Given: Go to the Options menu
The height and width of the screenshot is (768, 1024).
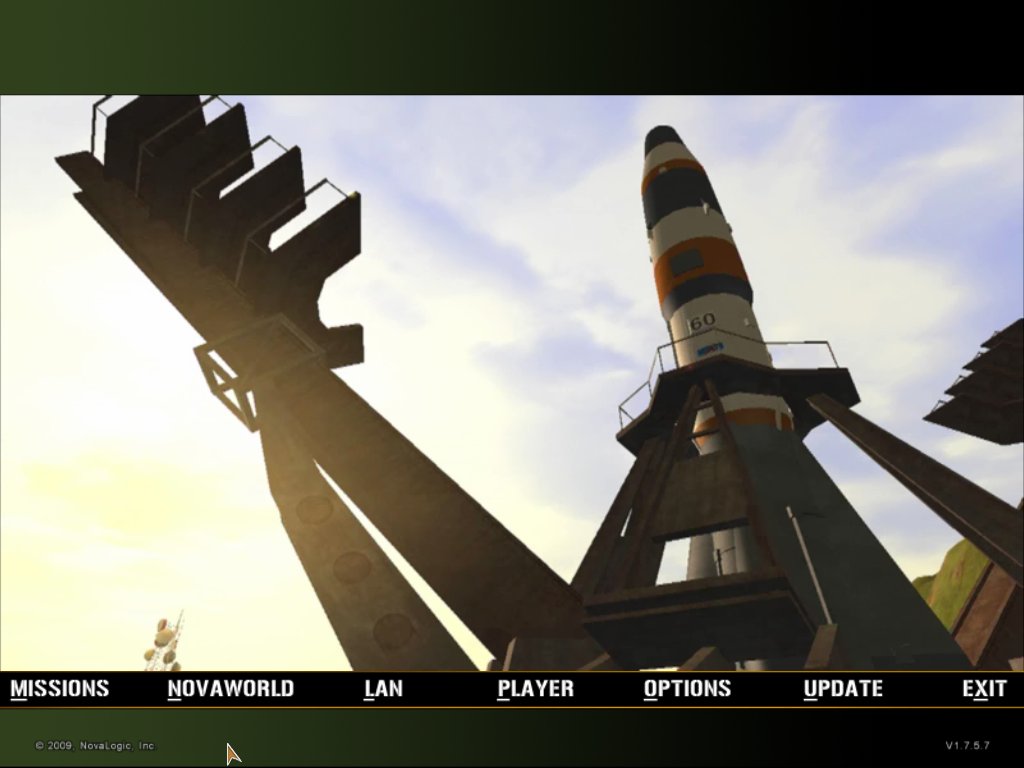Looking at the screenshot, I should [687, 688].
